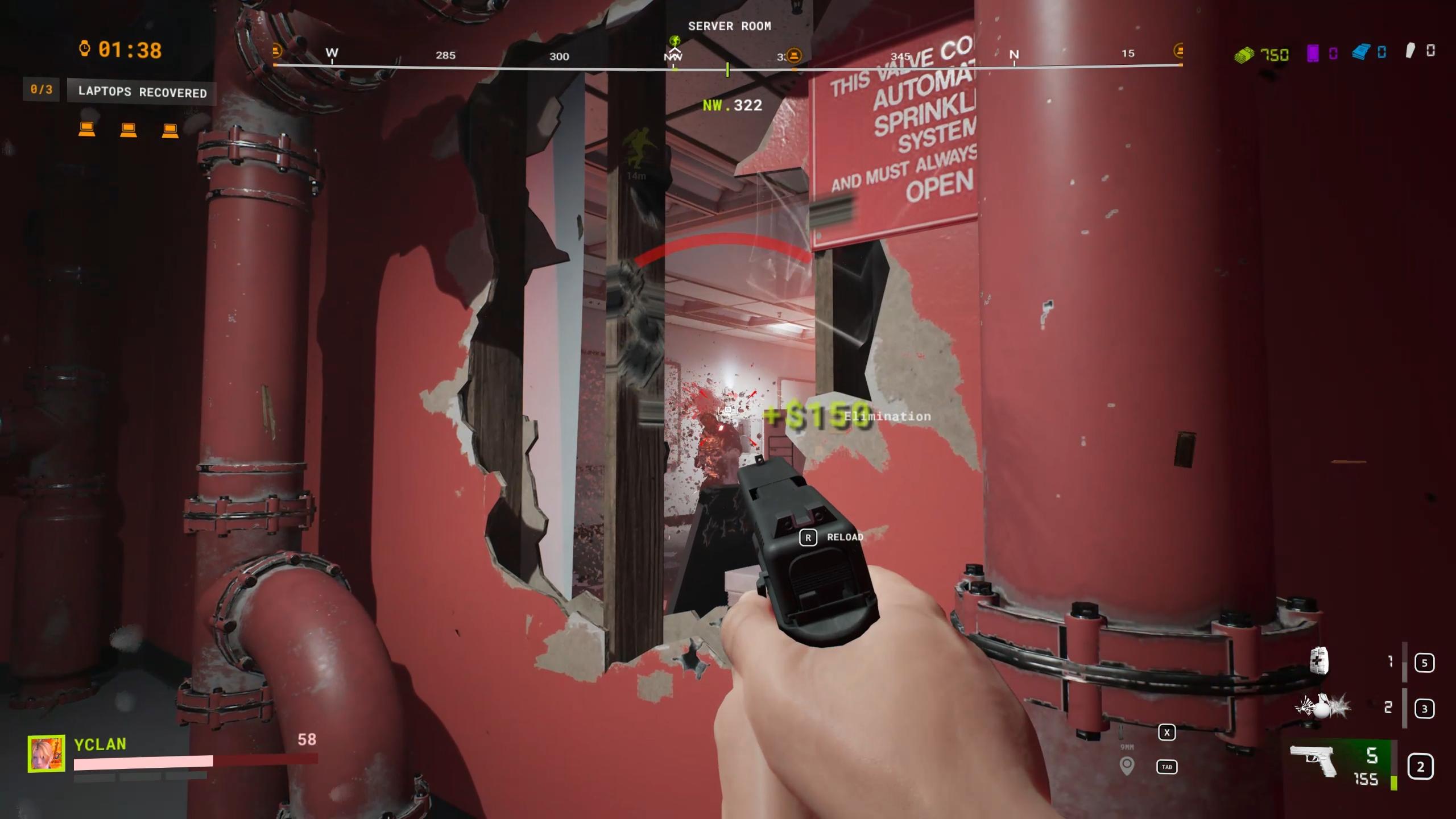Click the green cash stack icon
1456x819 pixels.
pyautogui.click(x=1244, y=55)
